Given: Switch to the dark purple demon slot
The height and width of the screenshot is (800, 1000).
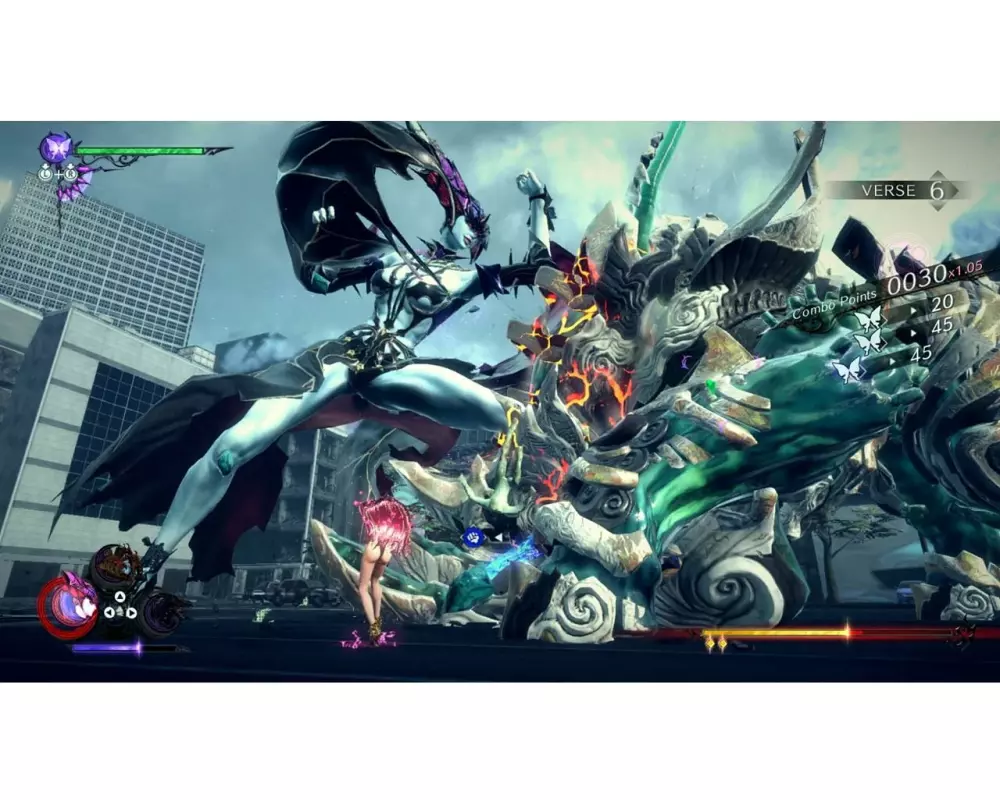Looking at the screenshot, I should 160,611.
